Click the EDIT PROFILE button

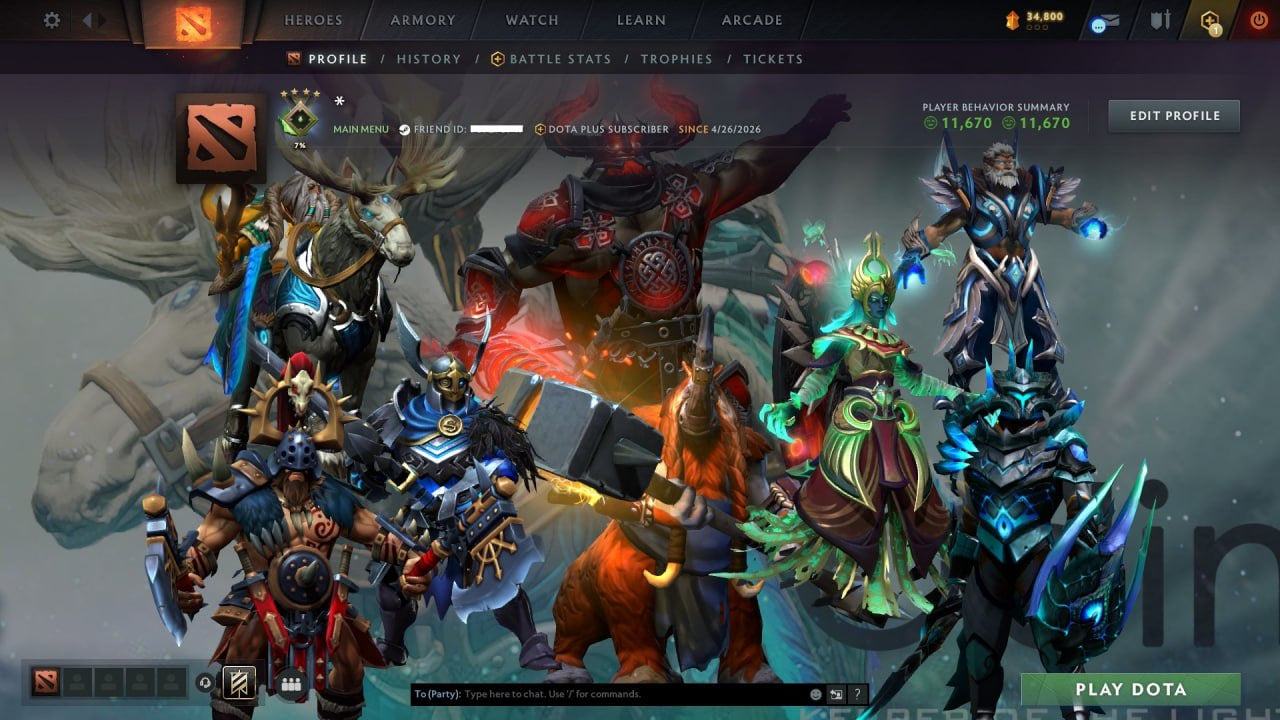point(1173,115)
